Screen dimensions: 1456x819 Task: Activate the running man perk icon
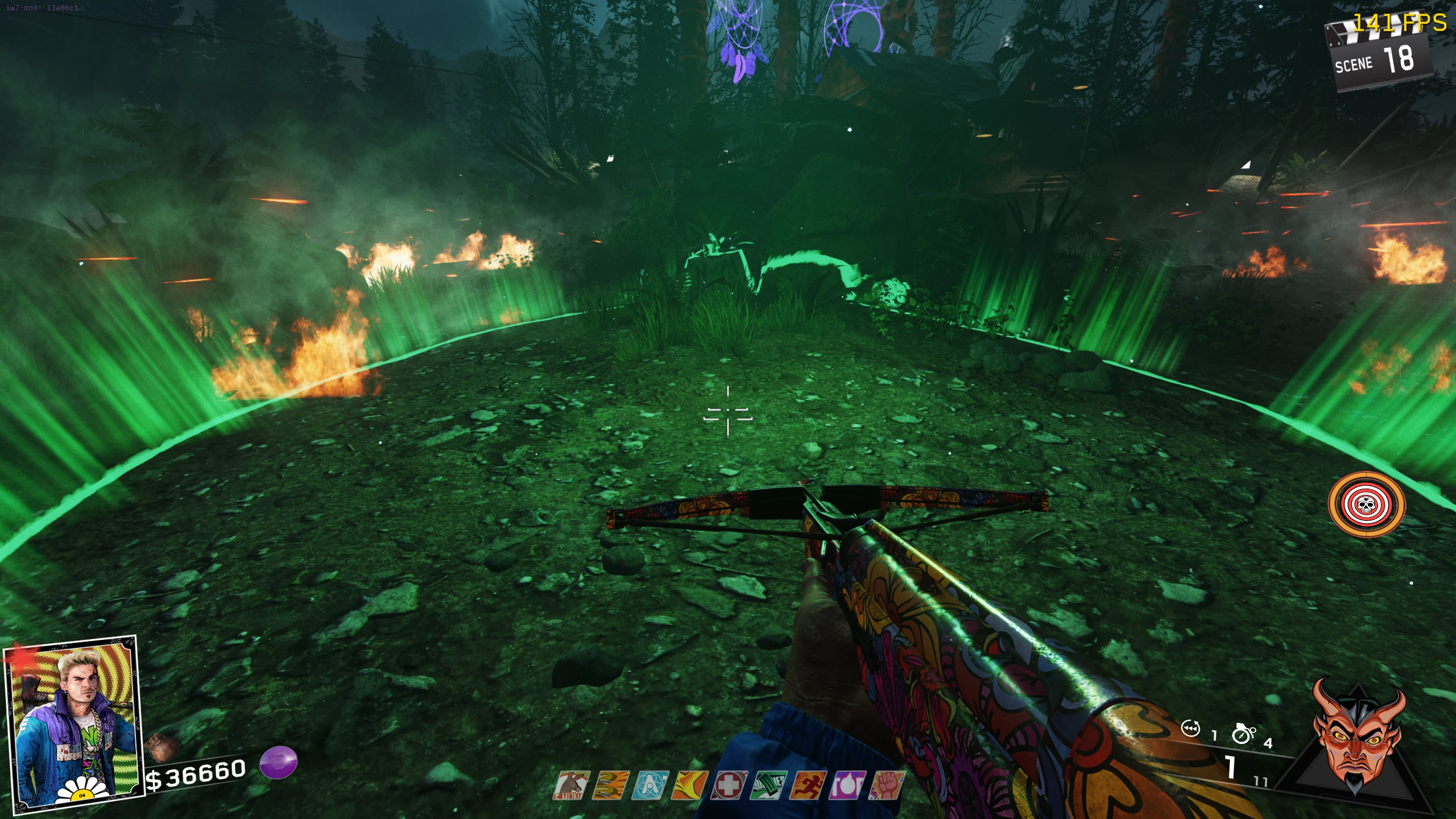click(808, 786)
